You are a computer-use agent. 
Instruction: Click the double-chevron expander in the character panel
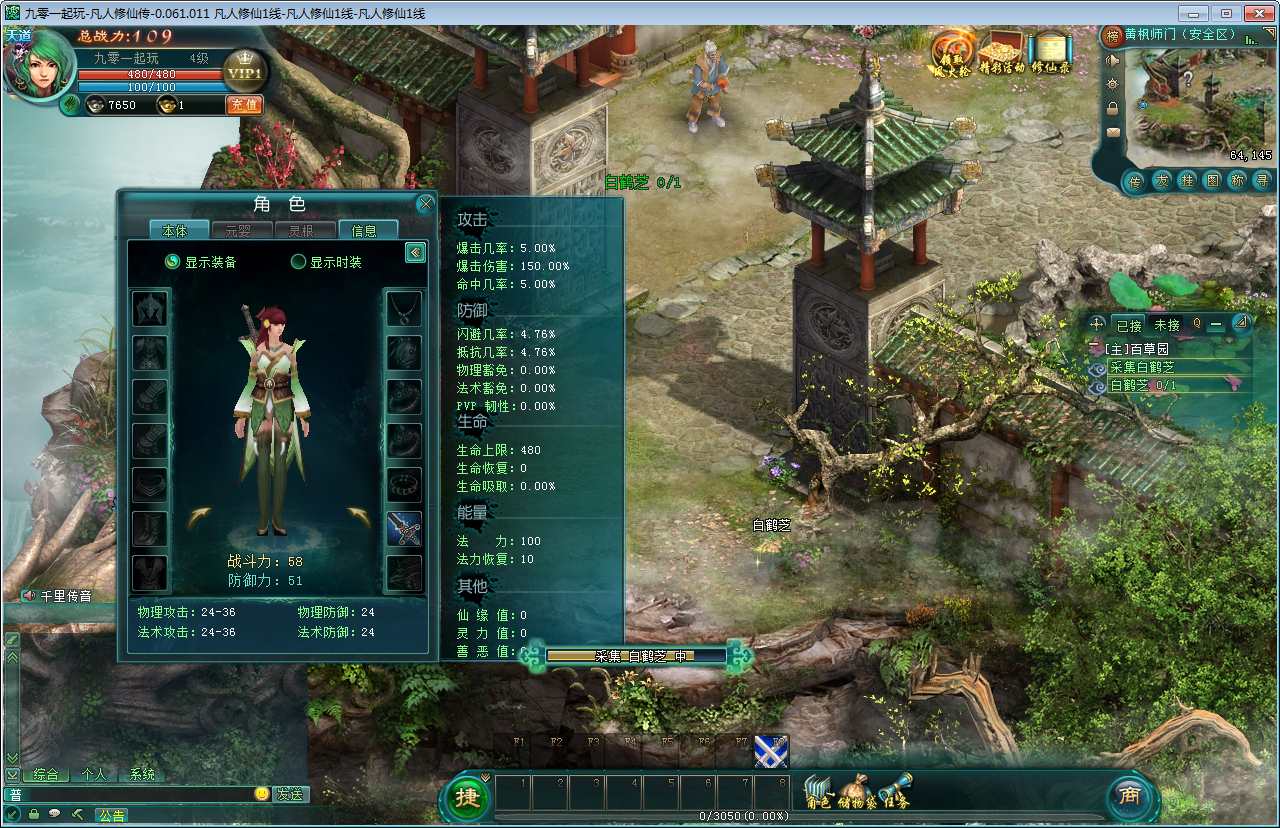click(x=416, y=252)
